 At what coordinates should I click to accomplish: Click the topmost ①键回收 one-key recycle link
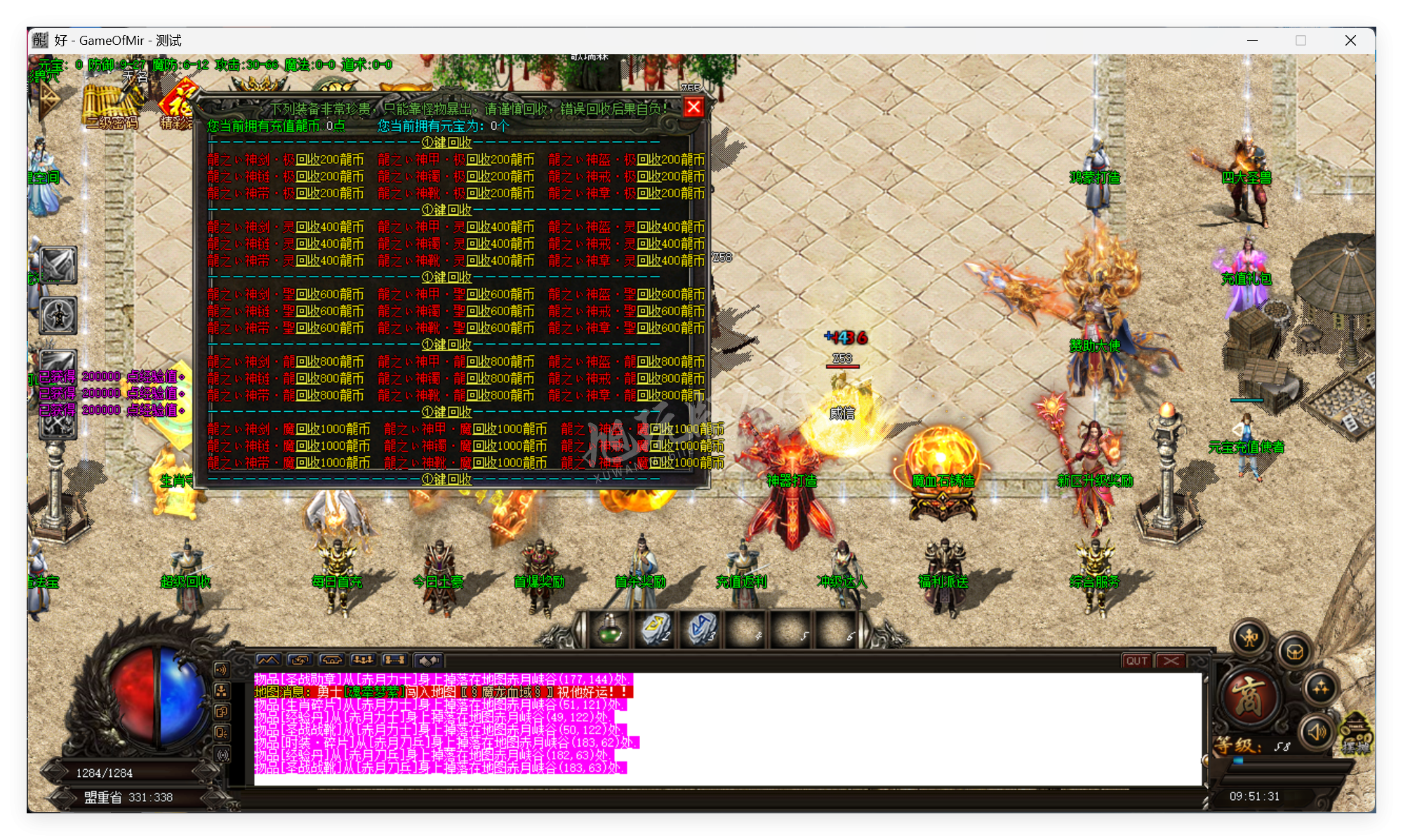pyautogui.click(x=447, y=143)
